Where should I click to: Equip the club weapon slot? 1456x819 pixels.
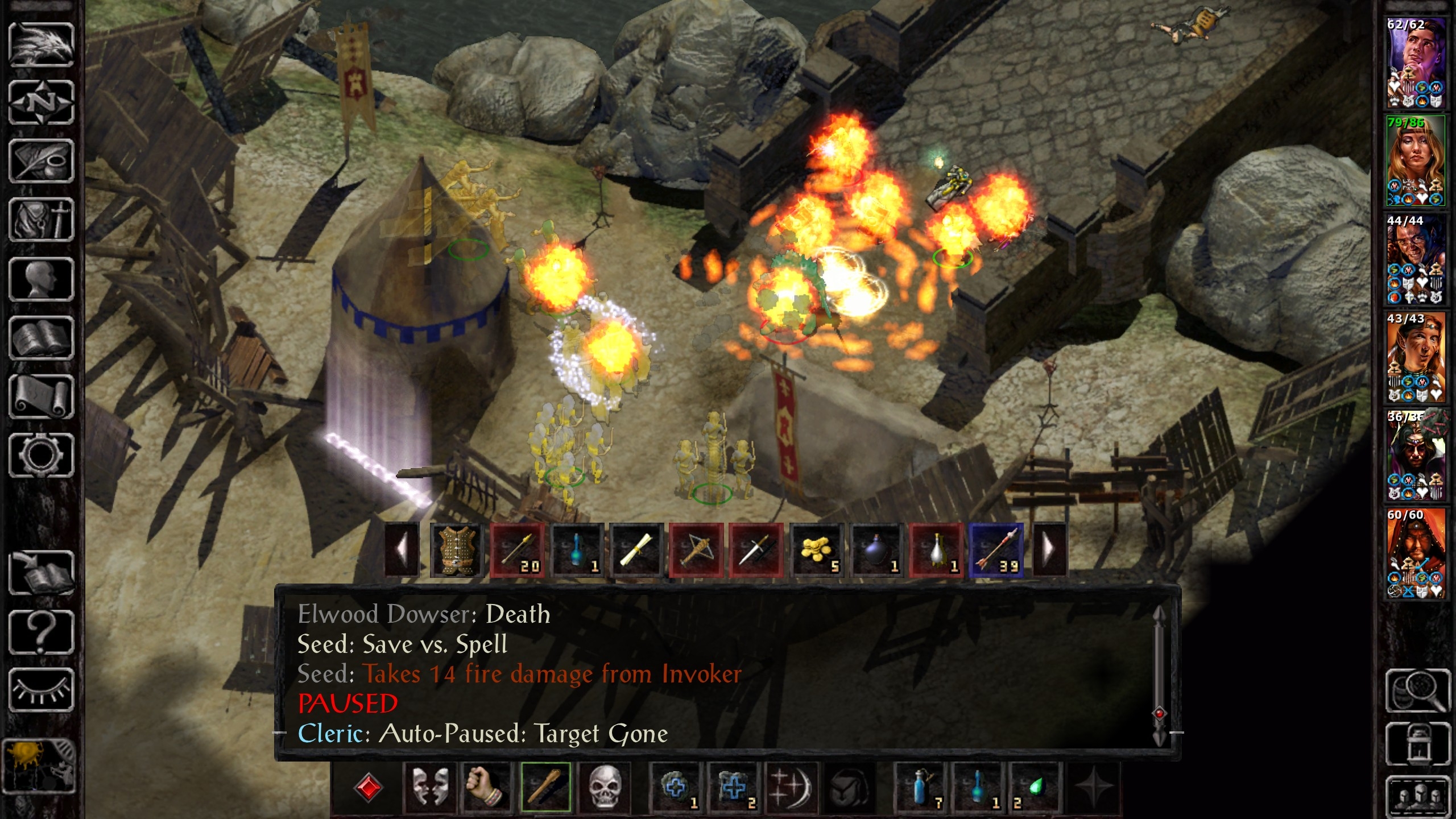point(545,787)
